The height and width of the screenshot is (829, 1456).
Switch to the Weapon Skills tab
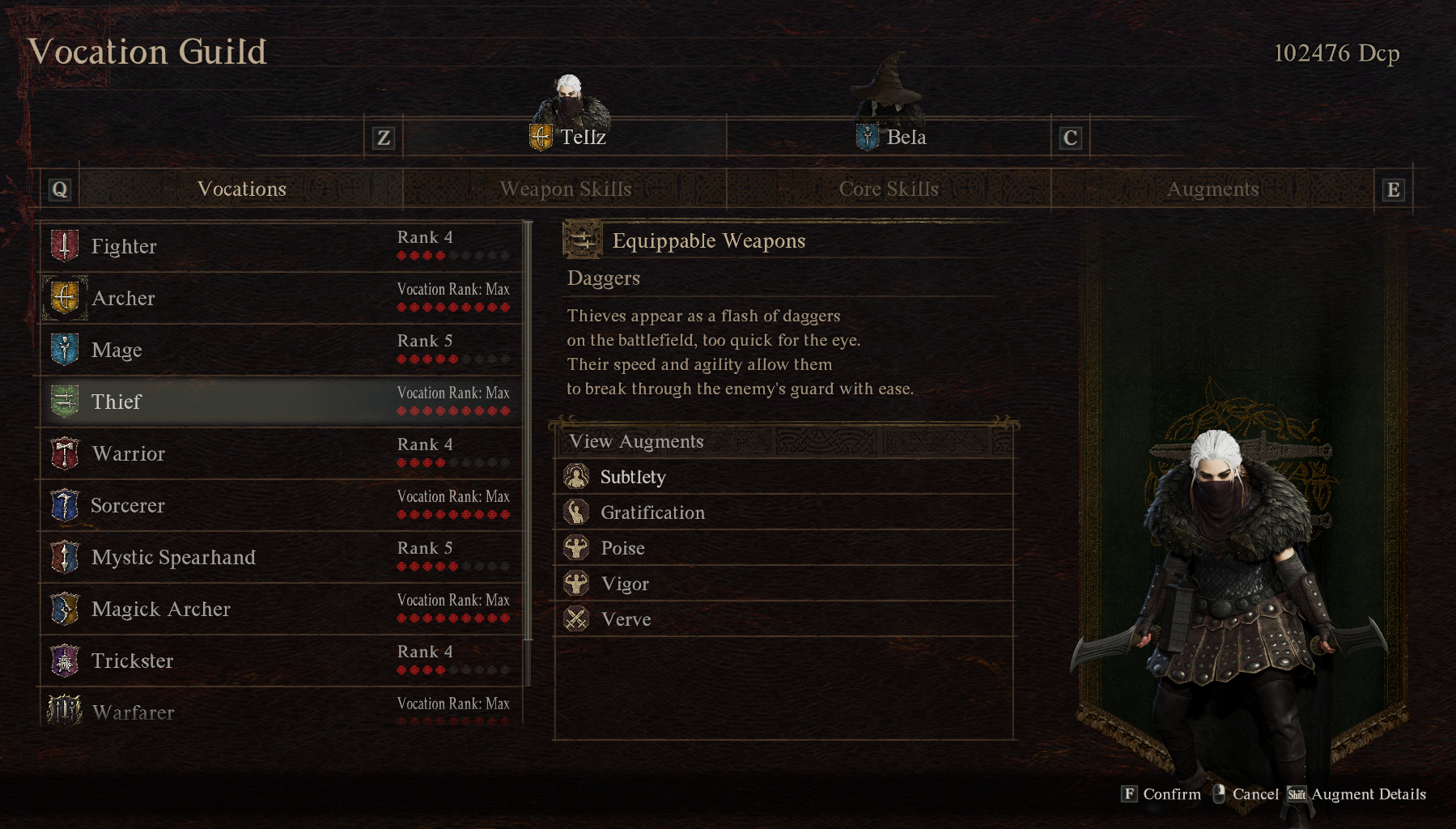[565, 189]
